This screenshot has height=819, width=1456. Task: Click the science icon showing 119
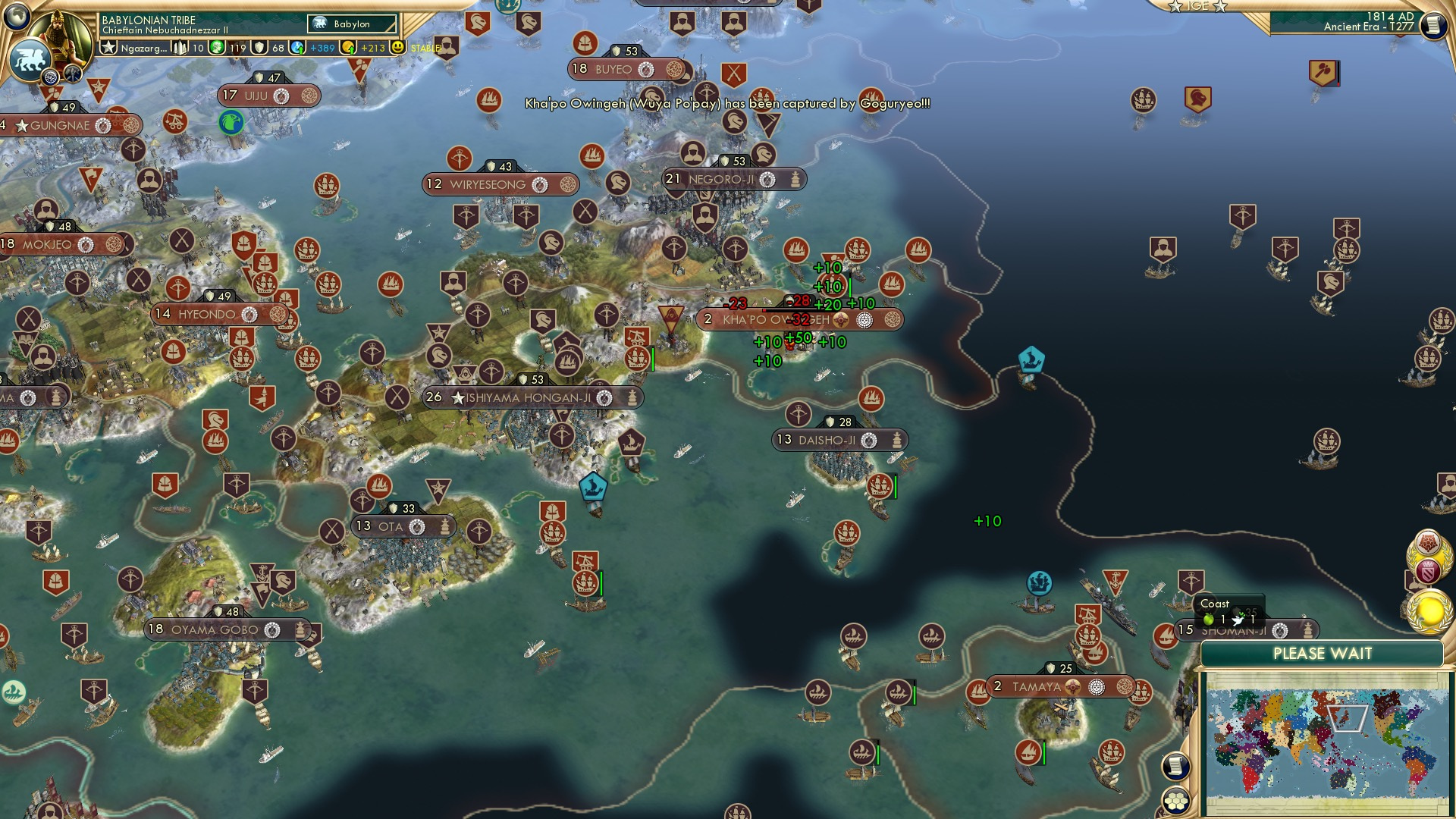218,47
